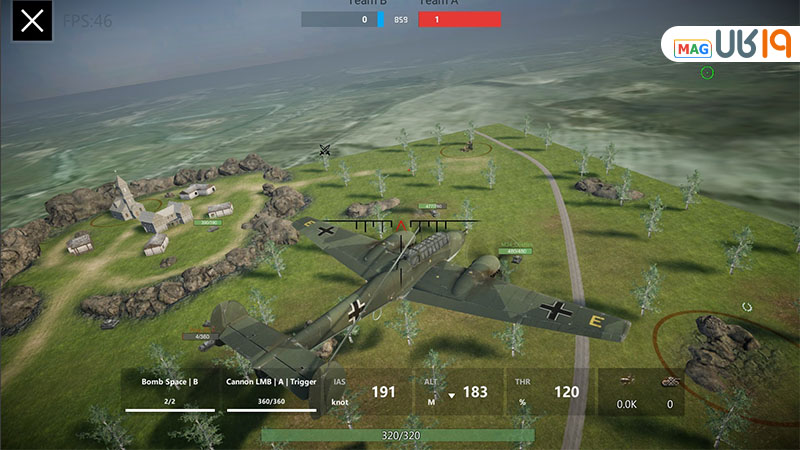This screenshot has width=800, height=450.
Task: Select the Bomb Space weapon panel
Action: pyautogui.click(x=170, y=392)
